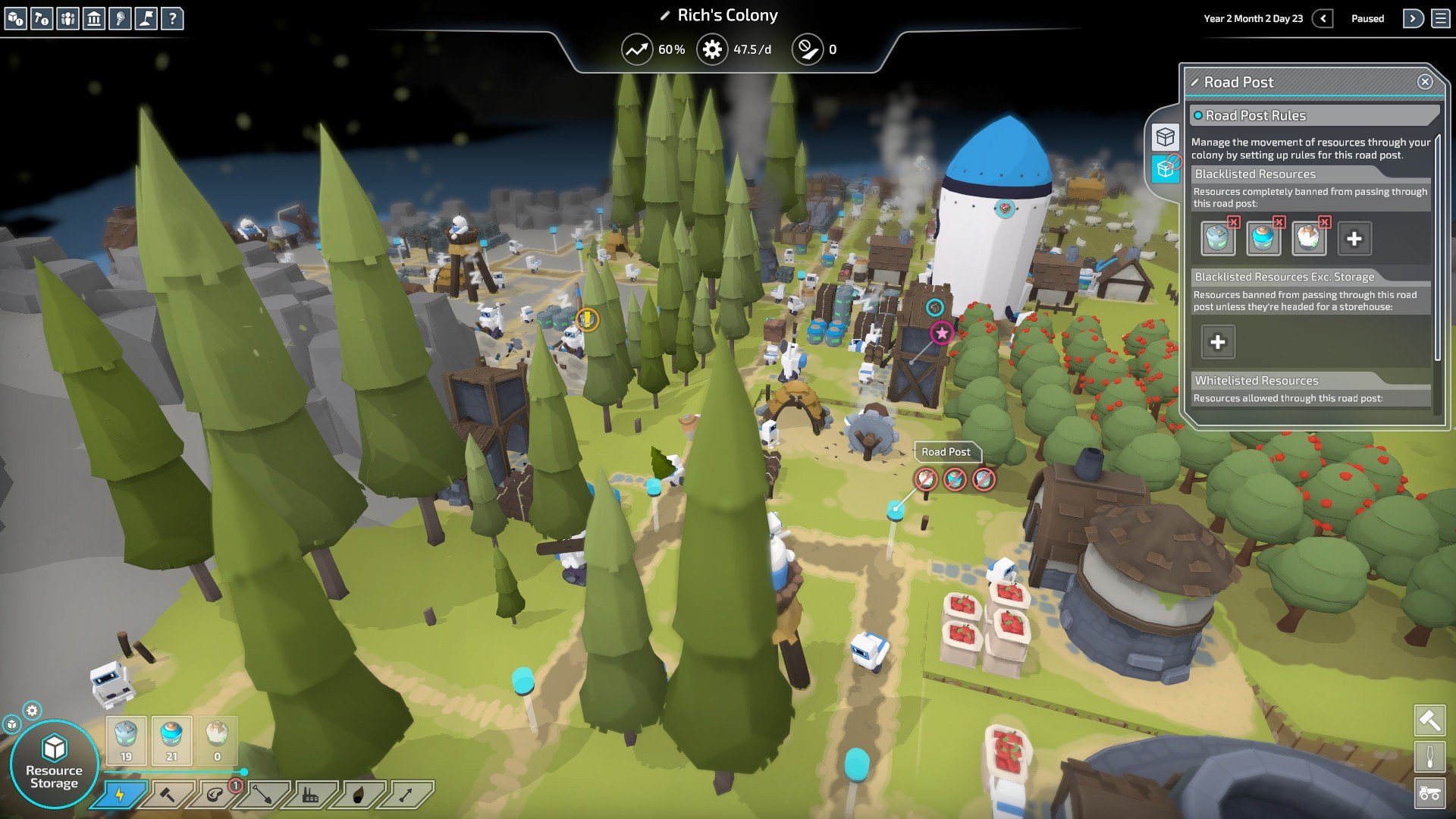Rename colony via pencil beside Rich's Colony

(664, 16)
